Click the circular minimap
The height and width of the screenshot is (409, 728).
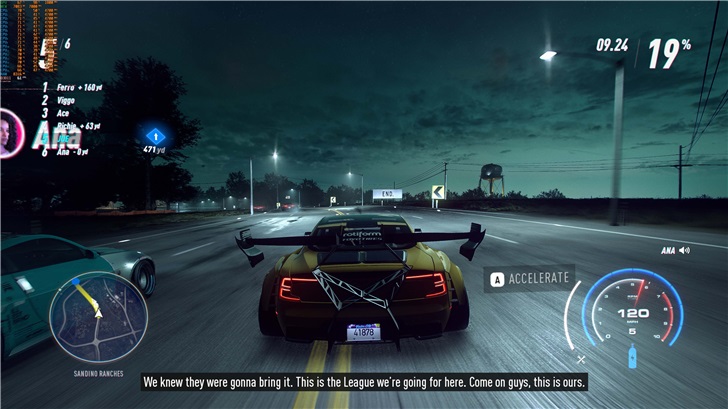pyautogui.click(x=98, y=316)
